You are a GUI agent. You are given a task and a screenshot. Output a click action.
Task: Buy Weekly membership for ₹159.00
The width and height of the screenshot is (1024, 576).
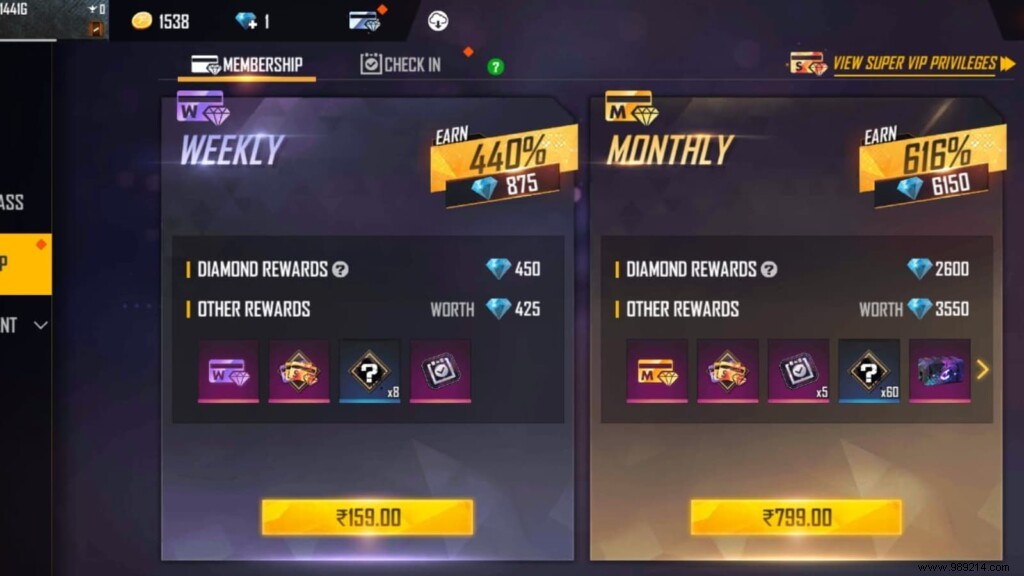[x=367, y=517]
